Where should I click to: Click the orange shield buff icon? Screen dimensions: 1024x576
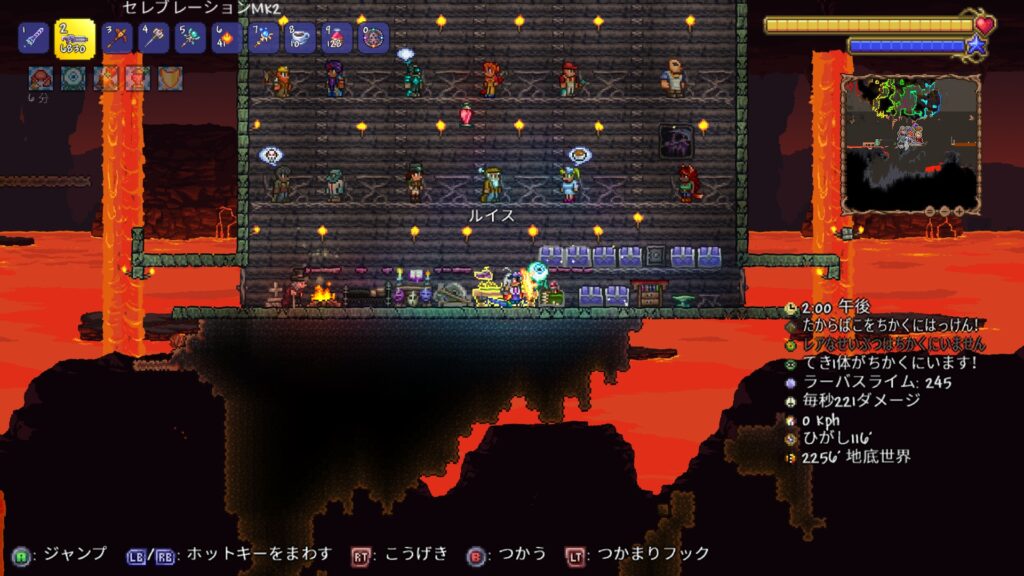click(x=170, y=78)
